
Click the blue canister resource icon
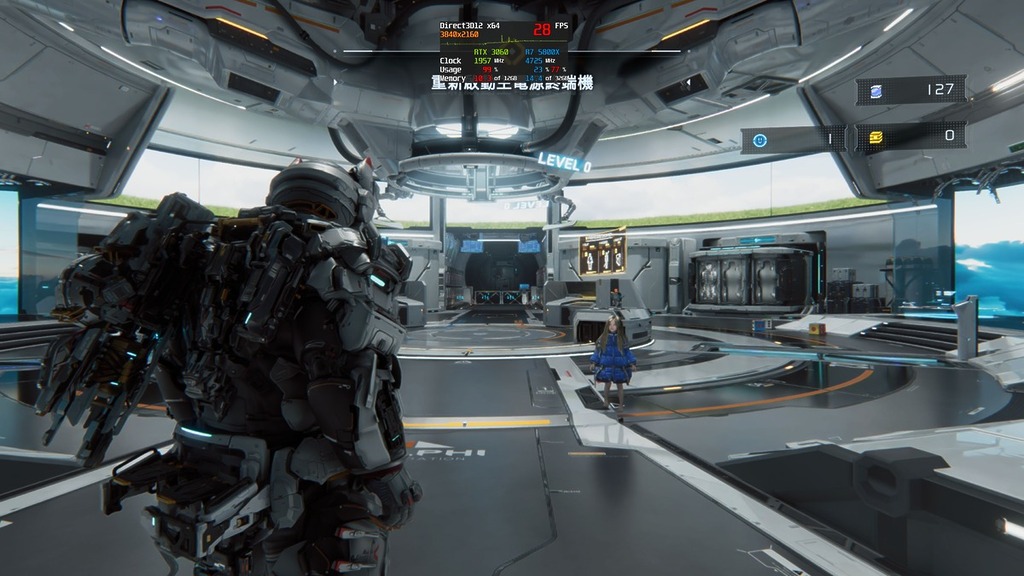[x=876, y=91]
